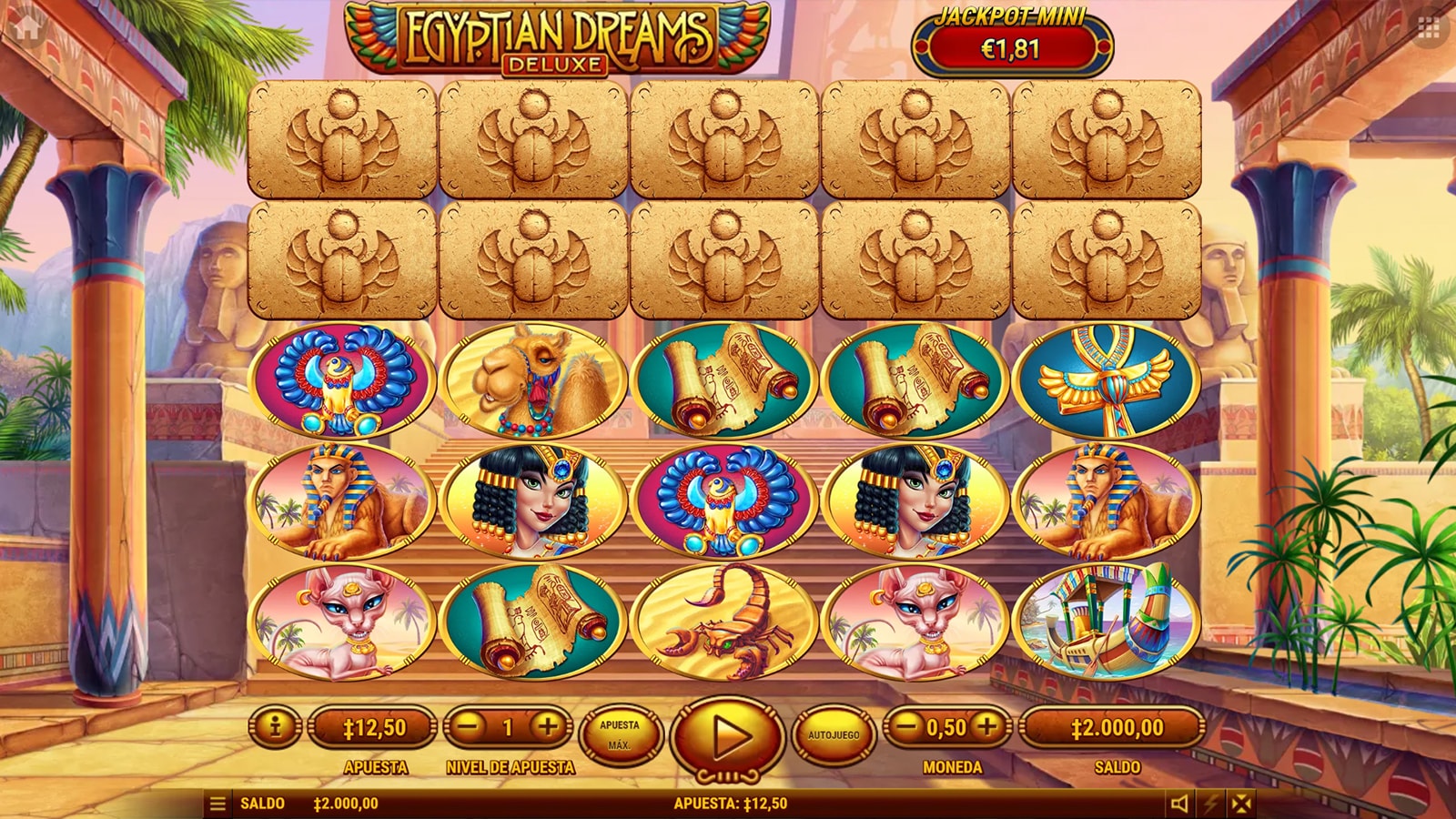Viewport: 1456px width, 819px height.
Task: Decrease the Nivel de Apuesta level
Action: pyautogui.click(x=468, y=727)
